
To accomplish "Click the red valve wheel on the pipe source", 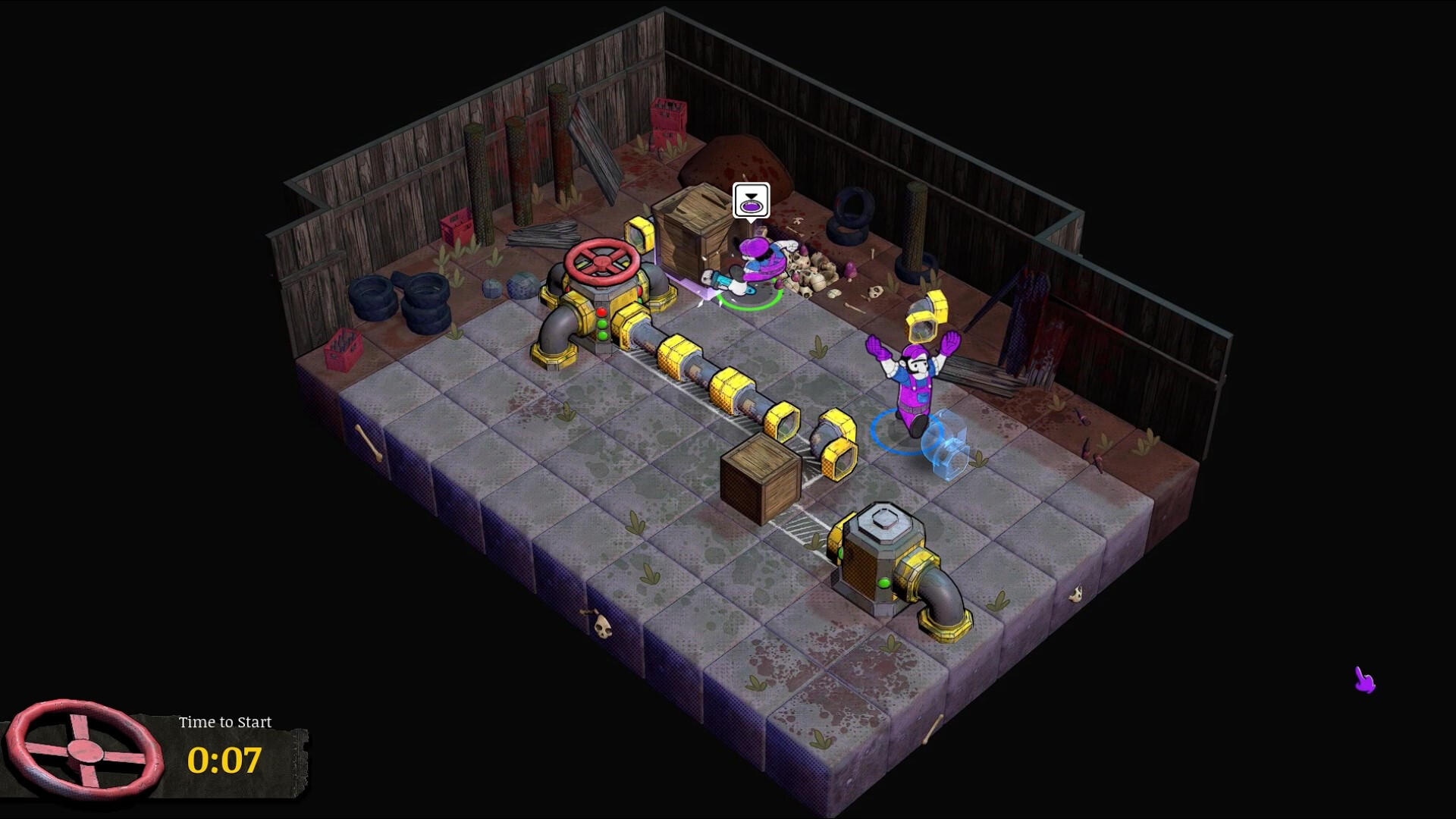I will 600,263.
